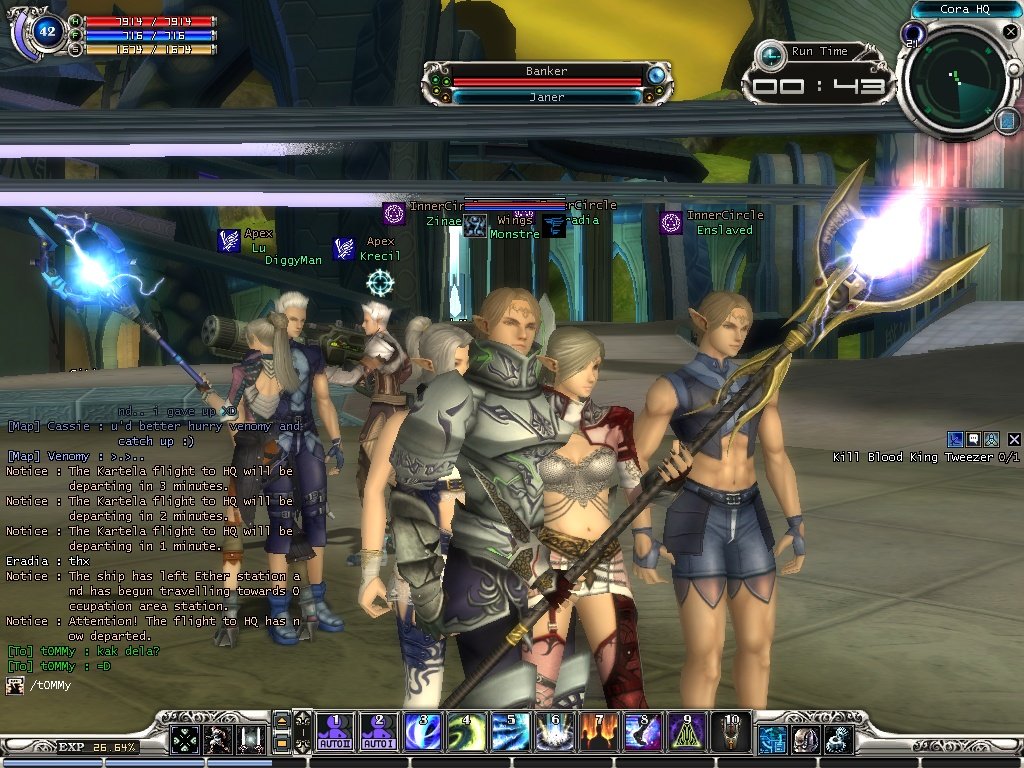Click the speech bubble icon above the quest tracker
Image resolution: width=1024 pixels, height=768 pixels.
[x=973, y=439]
